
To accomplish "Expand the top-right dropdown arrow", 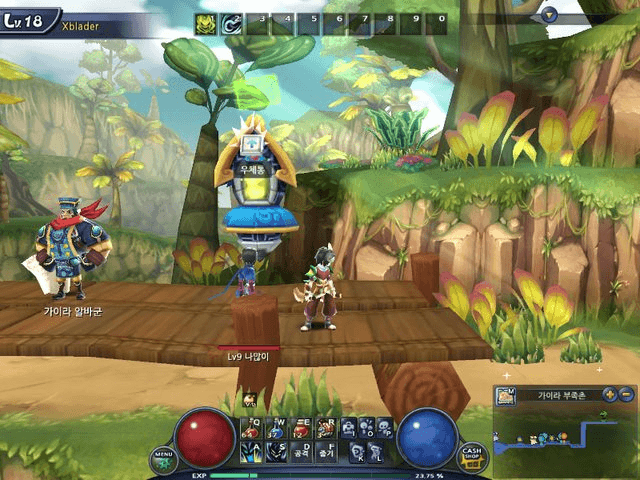I will click(x=548, y=14).
